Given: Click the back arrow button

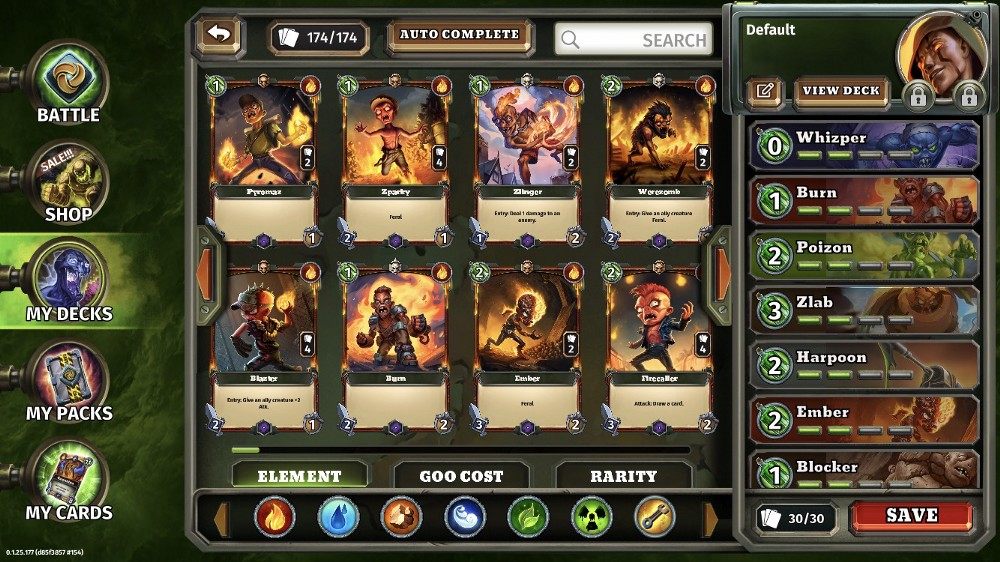Looking at the screenshot, I should coord(220,35).
